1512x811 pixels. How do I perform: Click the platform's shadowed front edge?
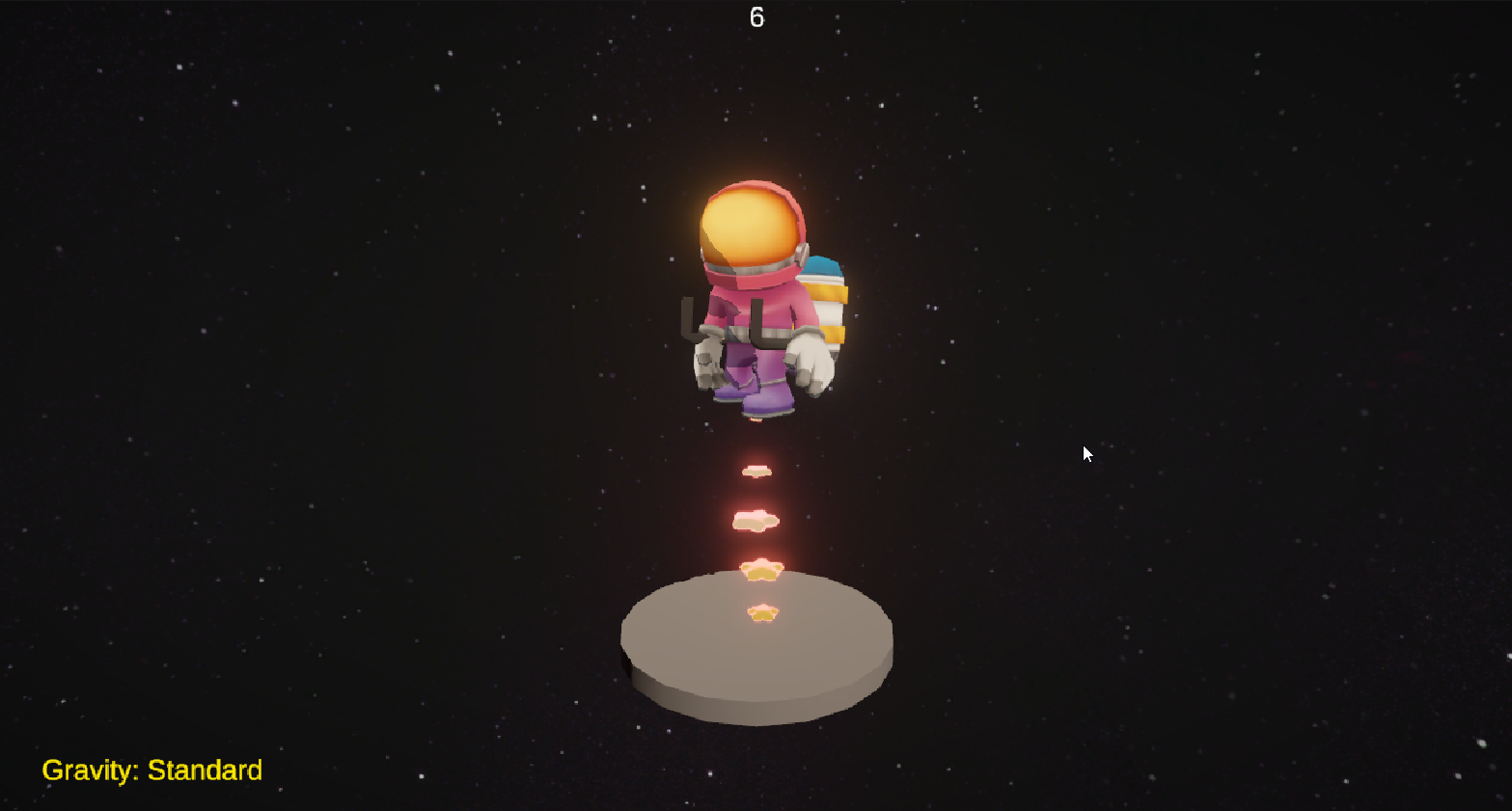pos(757,694)
